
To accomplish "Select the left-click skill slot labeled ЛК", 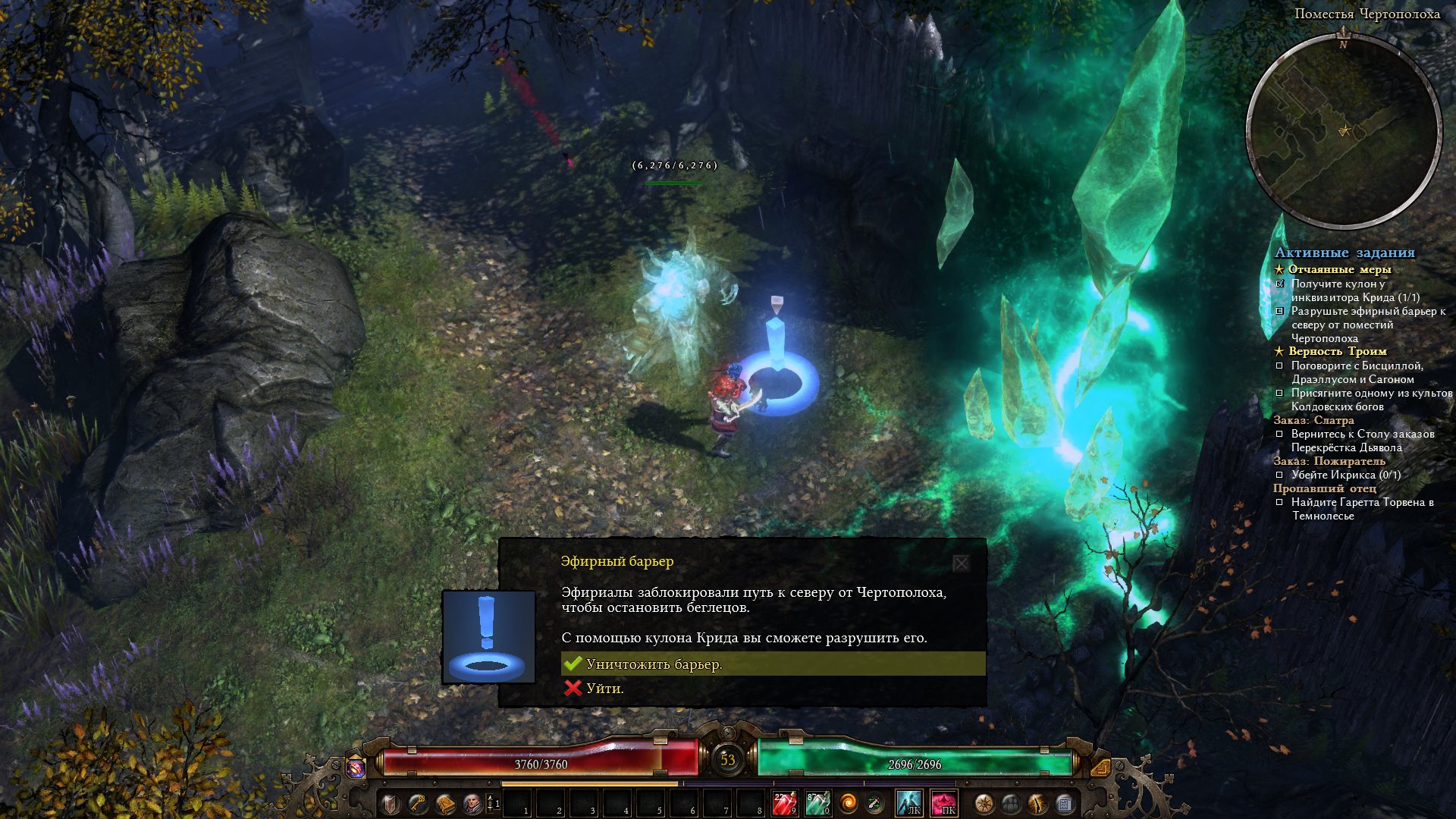I will pyautogui.click(x=908, y=803).
